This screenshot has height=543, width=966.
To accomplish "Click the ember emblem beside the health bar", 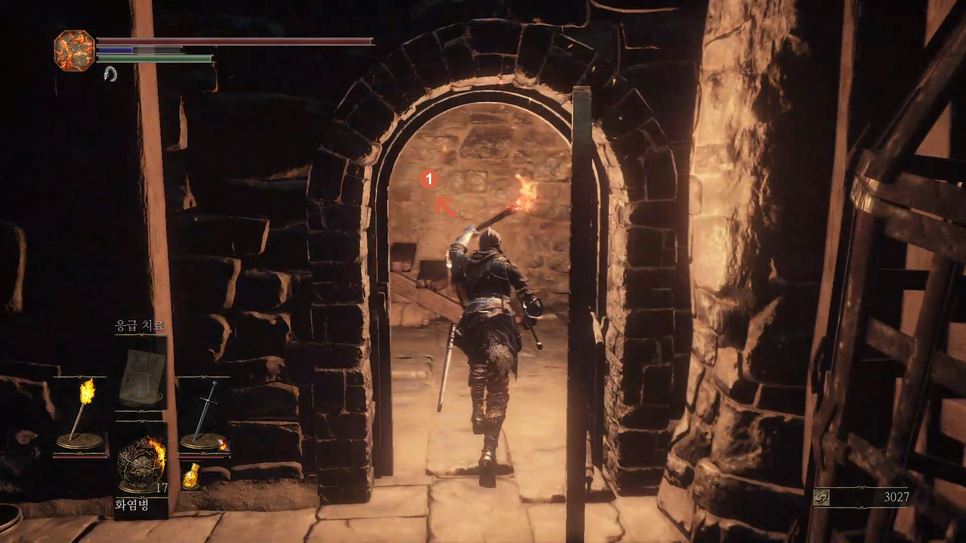I will click(x=74, y=50).
